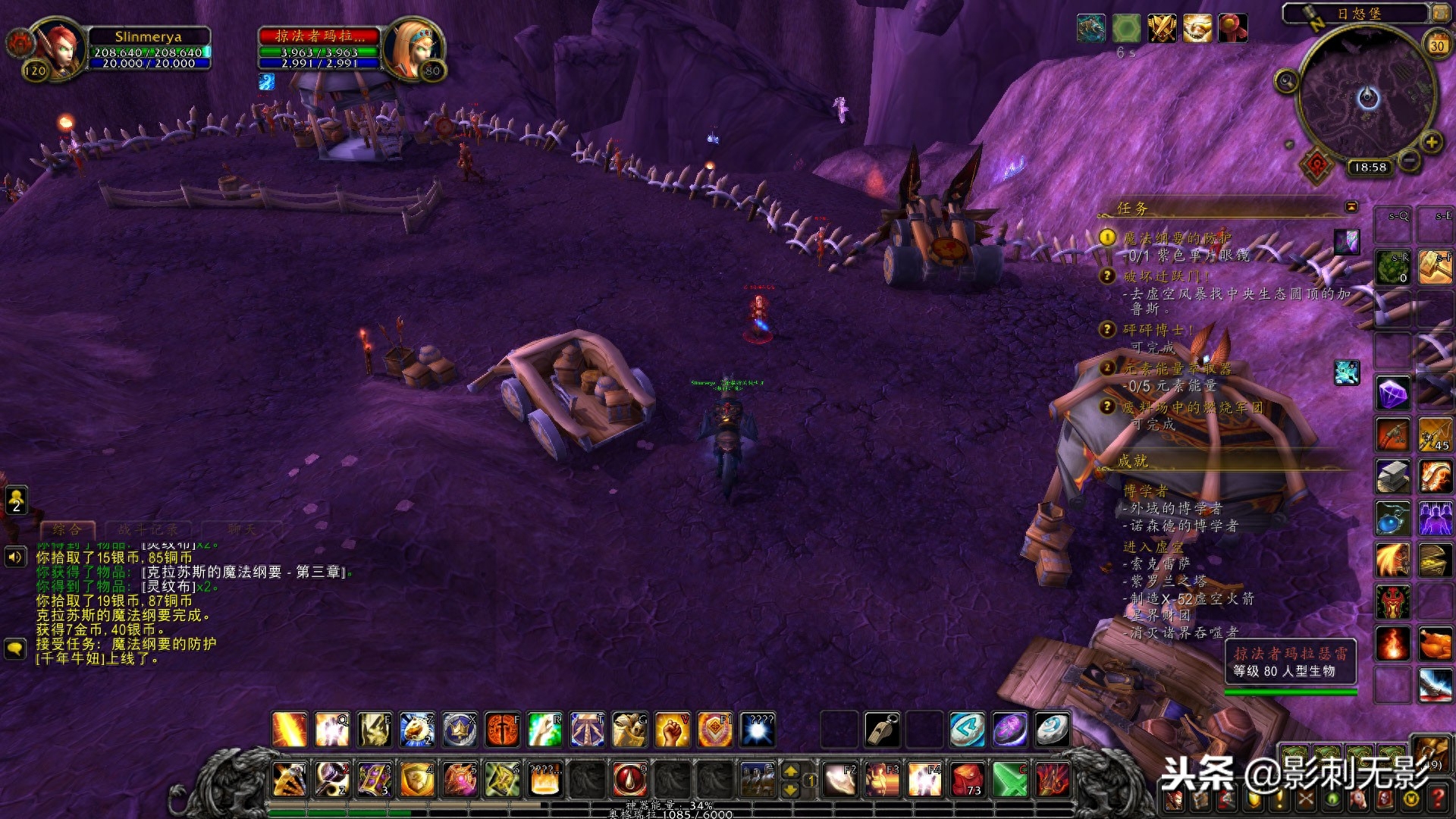This screenshot has width=1456, height=819.
Task: Open the calendar showing day 30
Action: point(1437,45)
